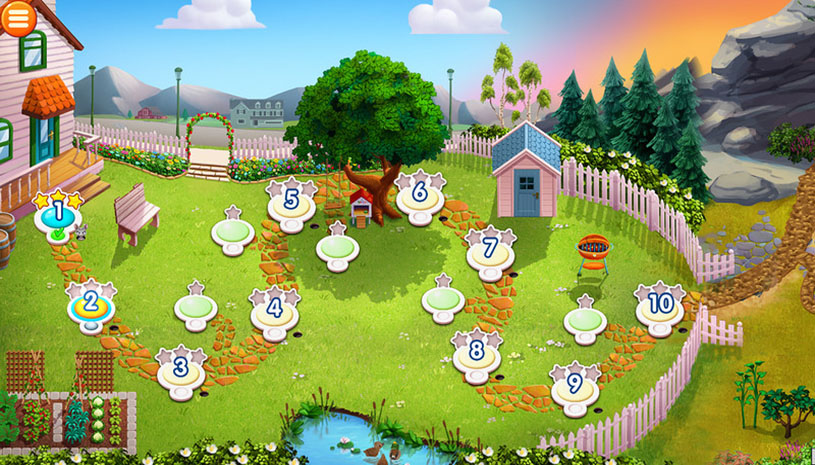Start level 2 on the map
815x465 pixels.
89,303
